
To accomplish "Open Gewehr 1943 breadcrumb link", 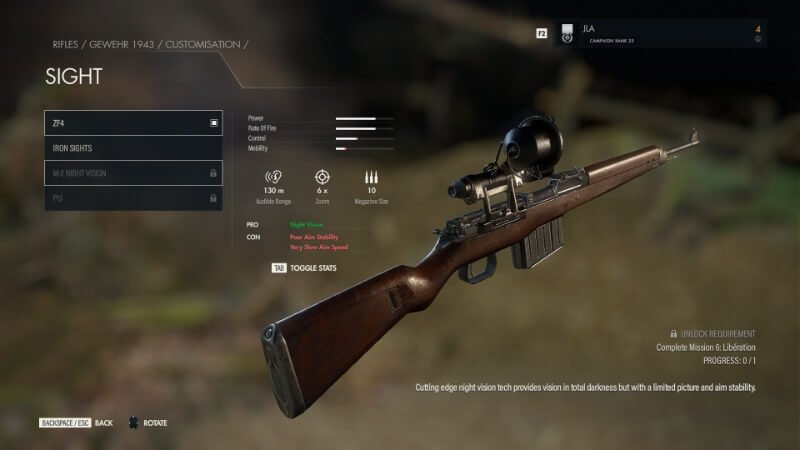I will coord(121,45).
